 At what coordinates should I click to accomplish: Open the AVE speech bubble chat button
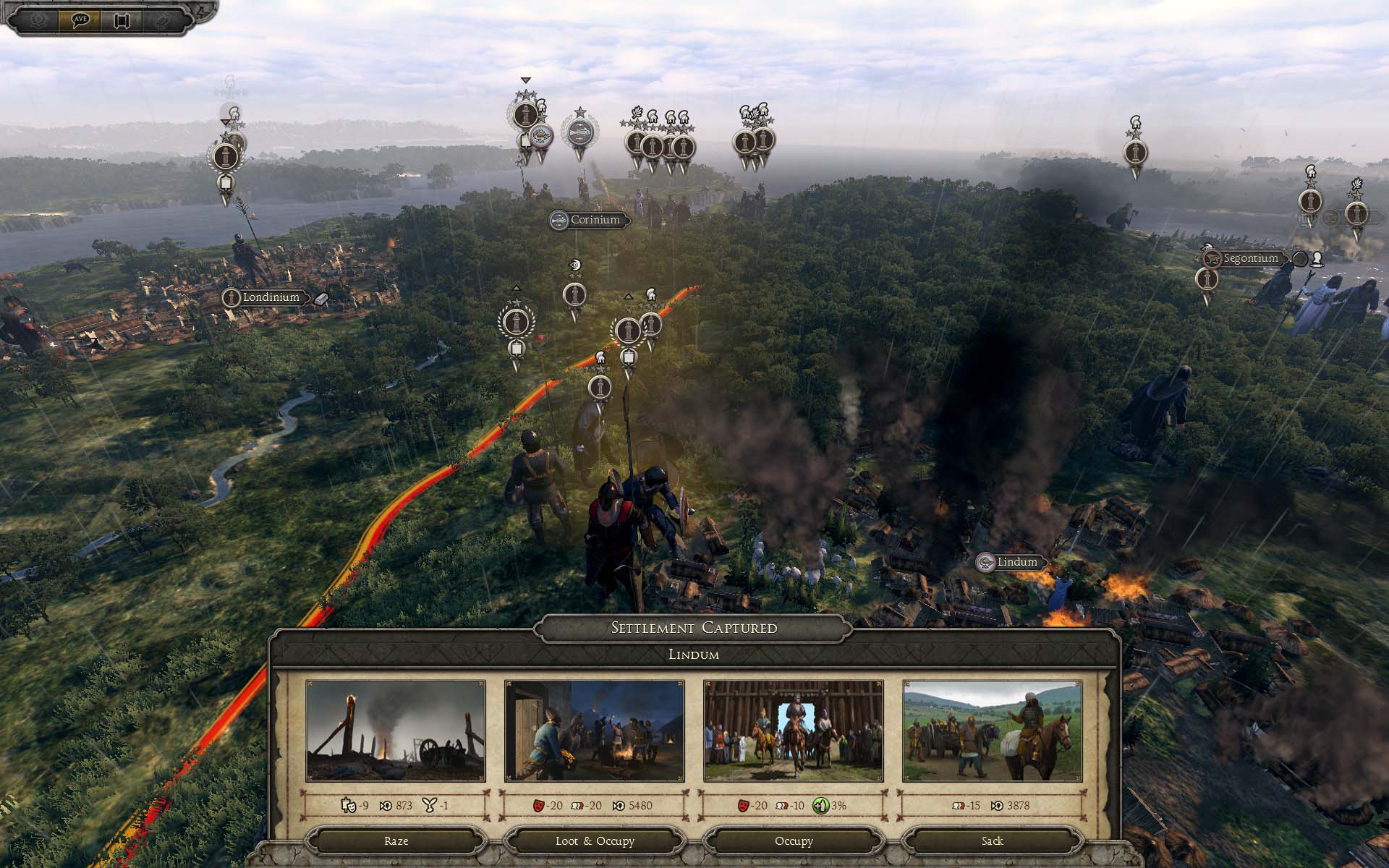(x=80, y=20)
